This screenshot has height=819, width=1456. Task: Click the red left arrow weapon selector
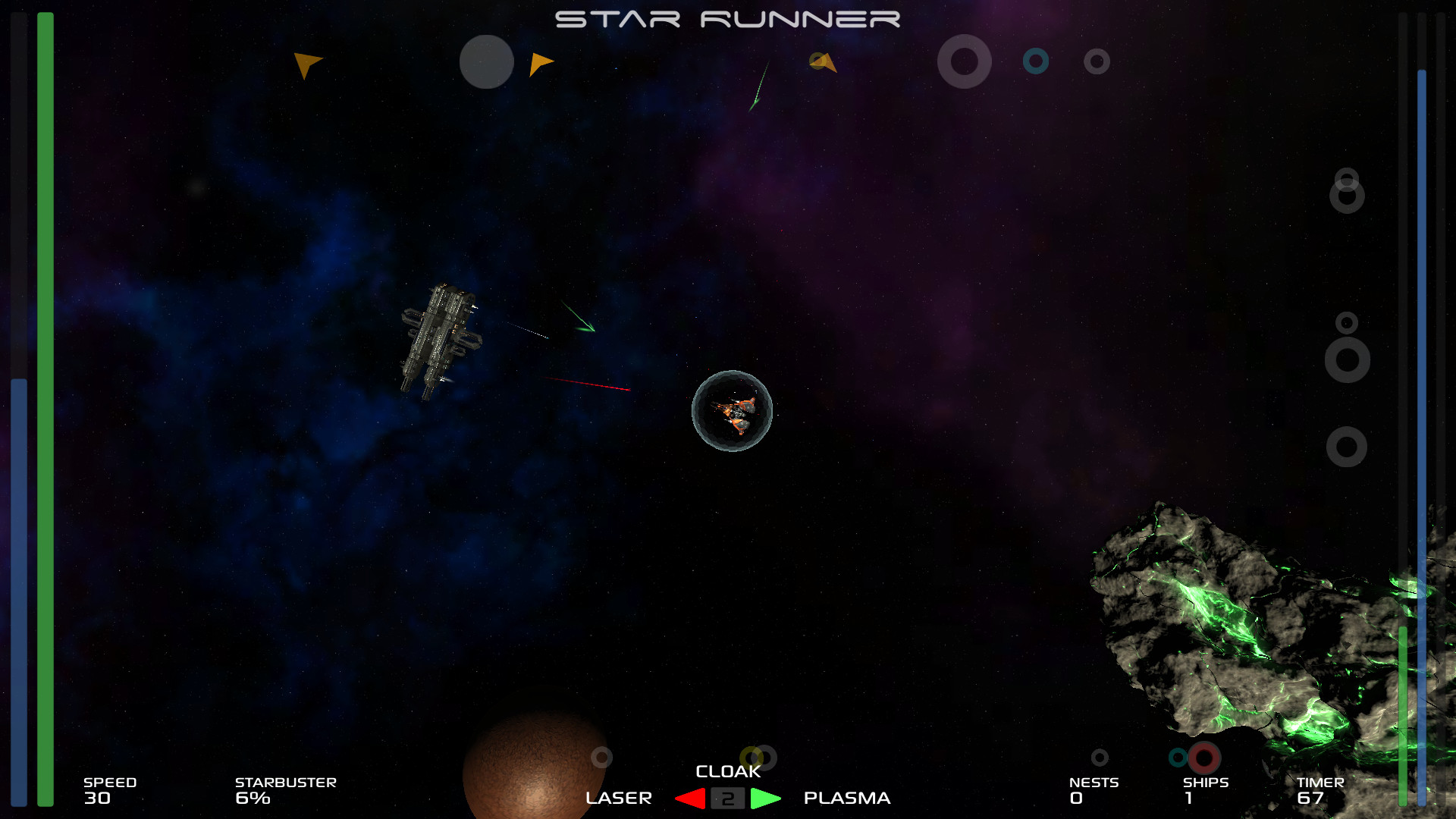tap(689, 798)
